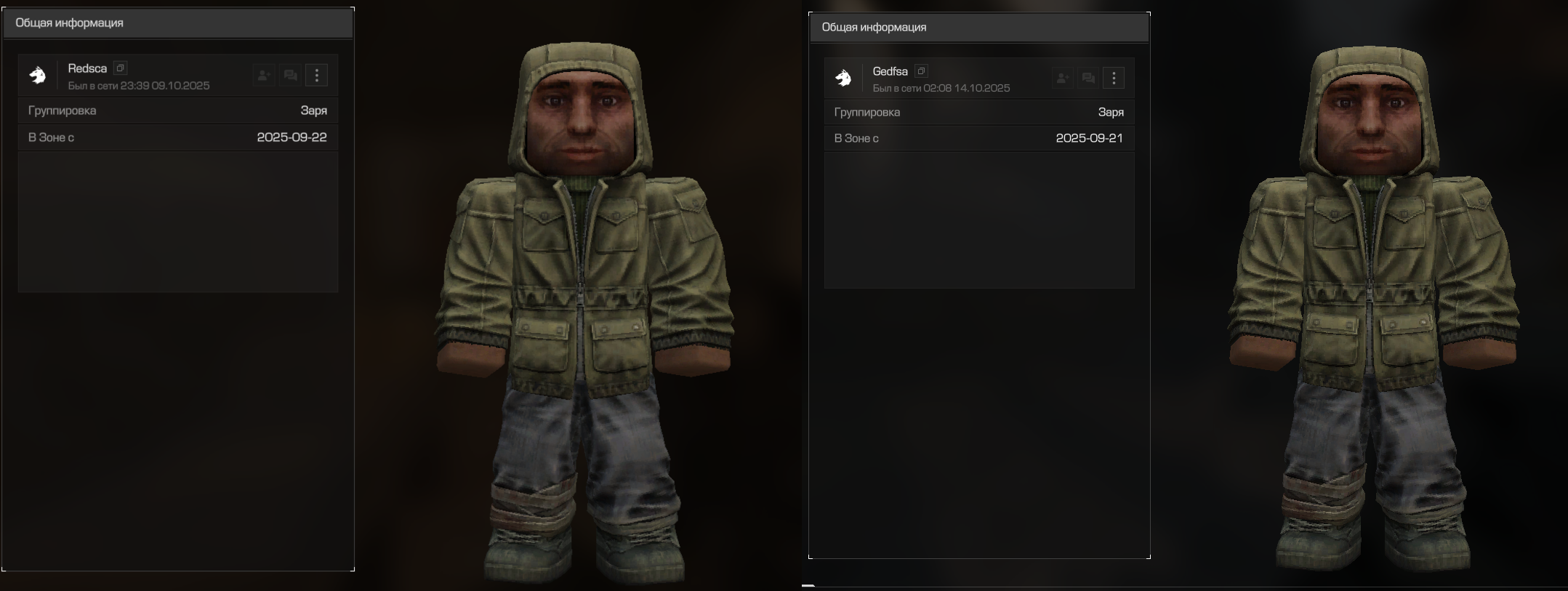Image resolution: width=1568 pixels, height=591 pixels.
Task: Open chat with player Redsca
Action: coord(290,76)
